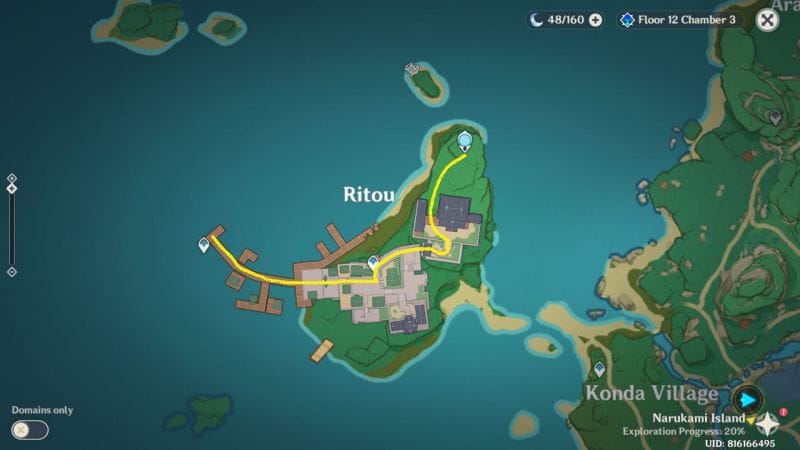Select the teleport waypoint above Konda Village
The image size is (800, 450).
(x=599, y=369)
